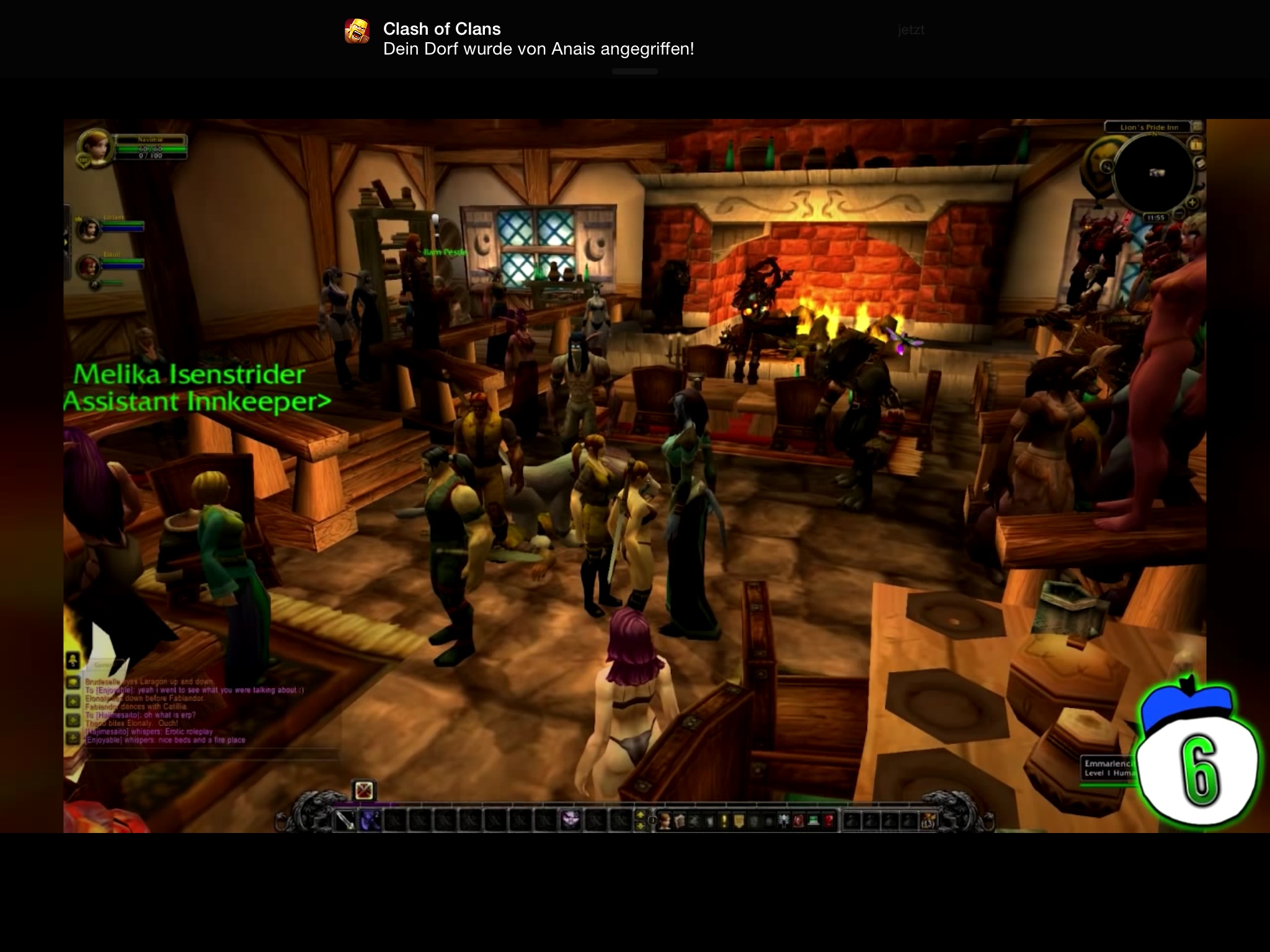Image resolution: width=1270 pixels, height=952 pixels.
Task: Activate the sword attack ability in slot 1
Action: pos(345,821)
